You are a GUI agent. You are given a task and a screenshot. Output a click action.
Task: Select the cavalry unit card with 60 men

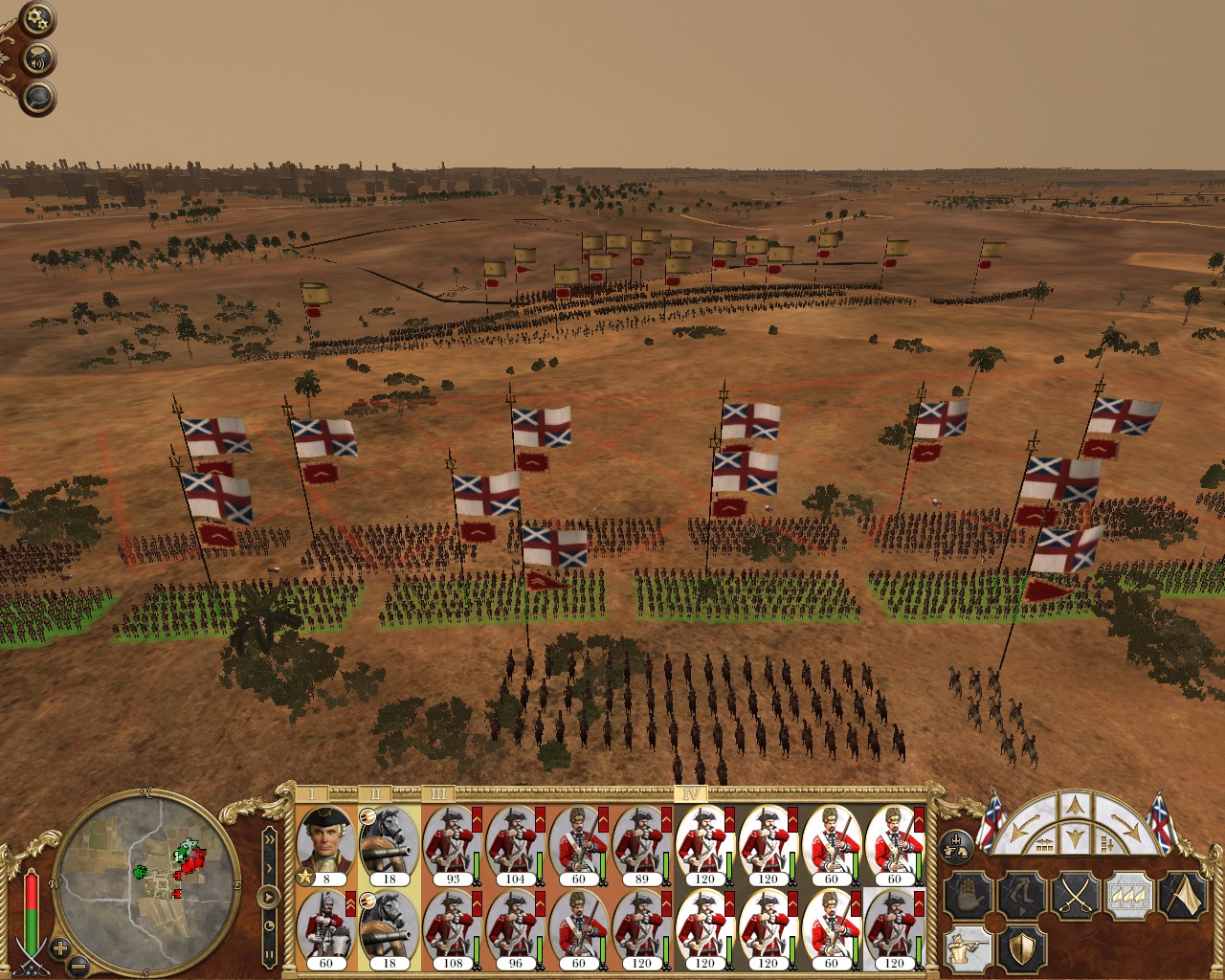point(326,928)
